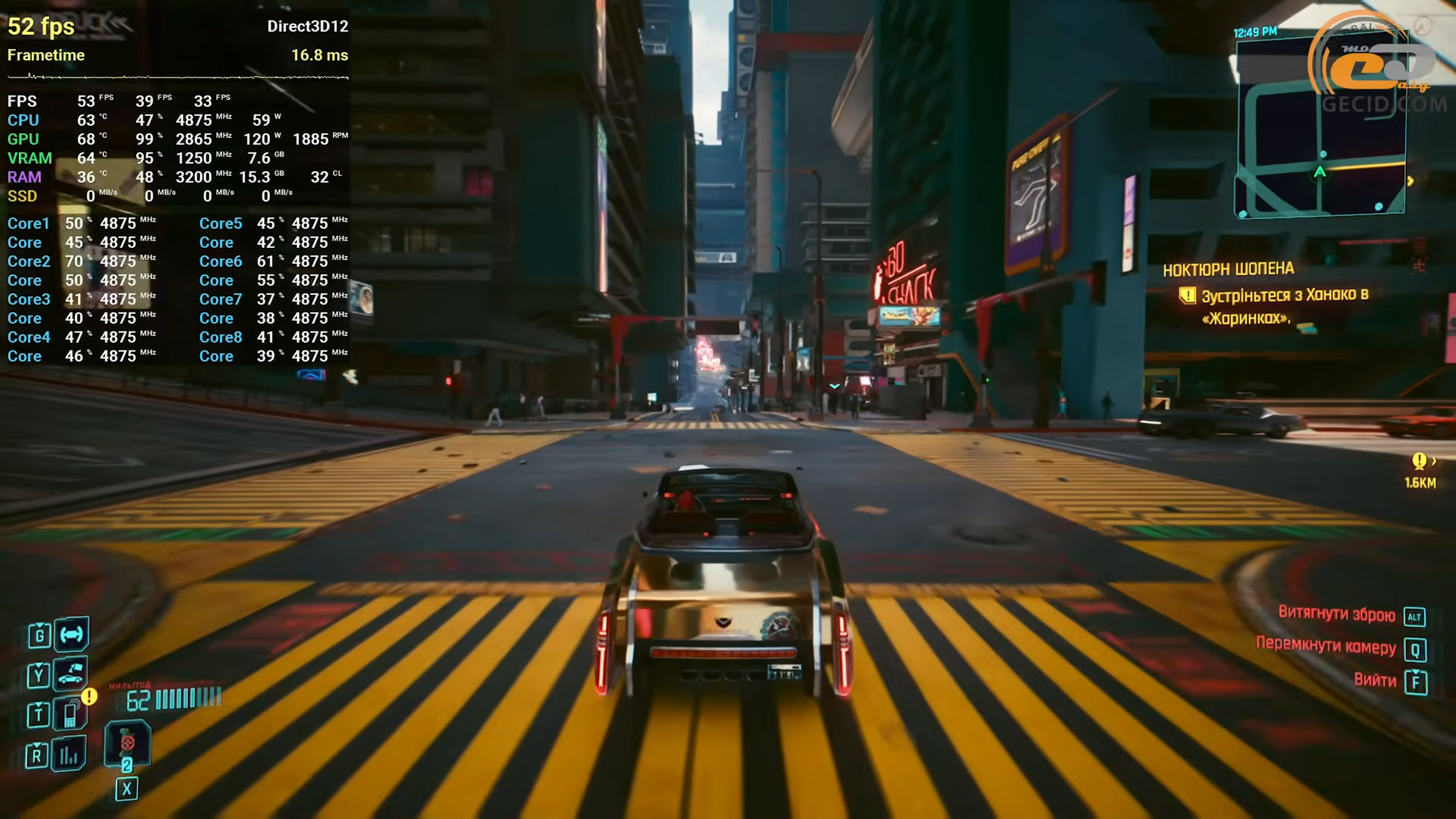Screen dimensions: 1456x819
Task: Open the call vehicle car icon
Action: [71, 673]
